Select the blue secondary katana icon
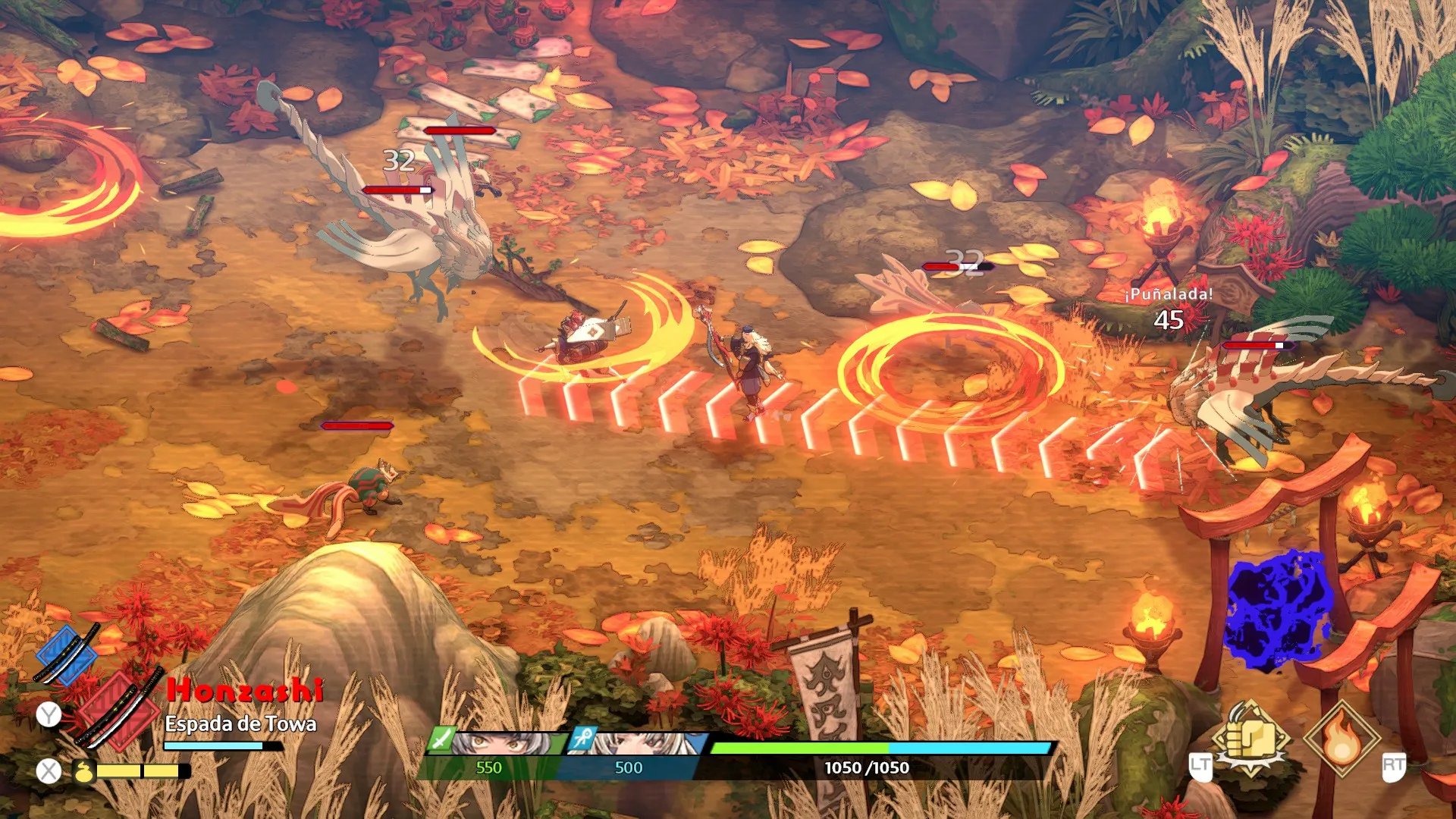 (x=67, y=654)
